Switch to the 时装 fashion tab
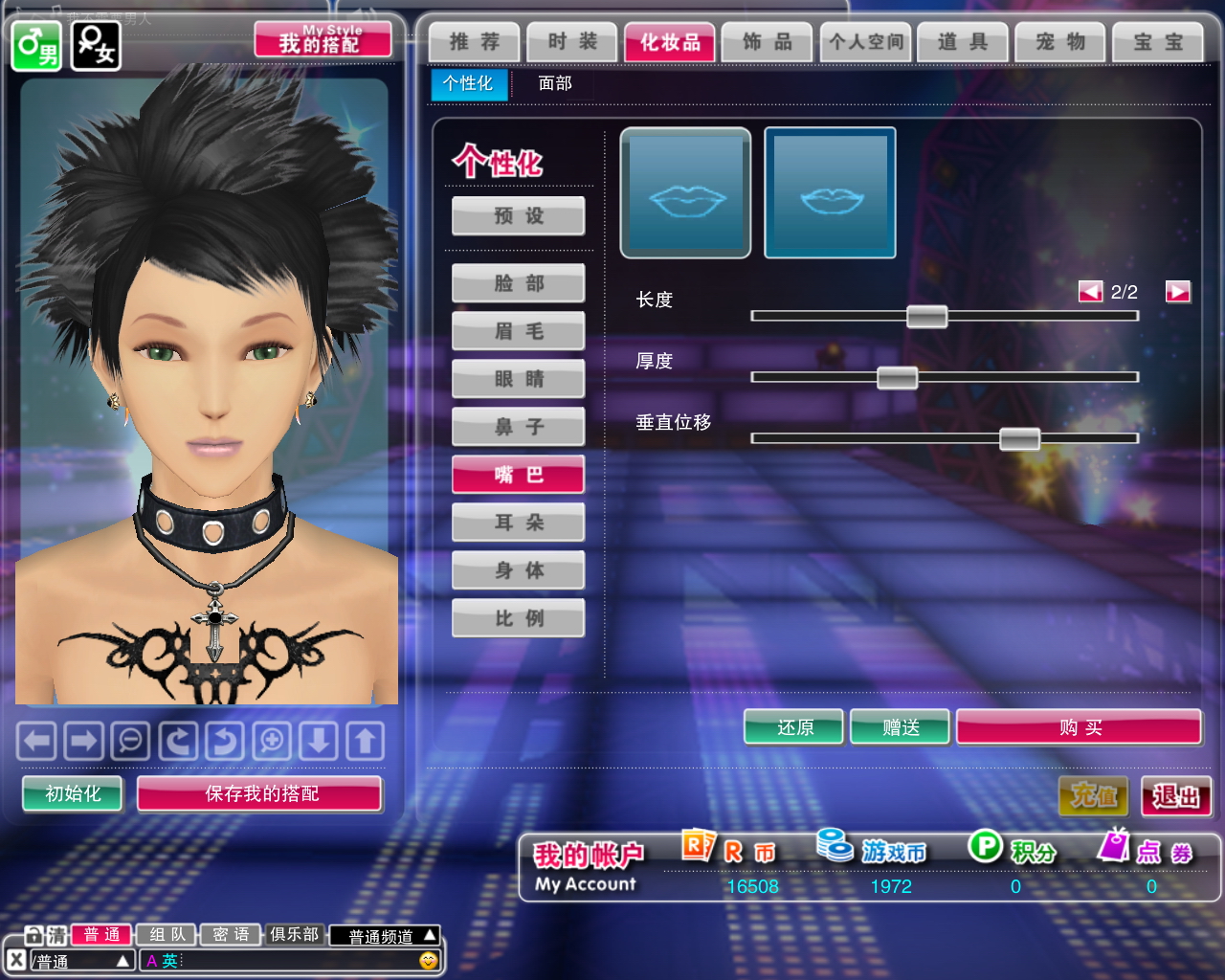1225x980 pixels. [x=572, y=42]
